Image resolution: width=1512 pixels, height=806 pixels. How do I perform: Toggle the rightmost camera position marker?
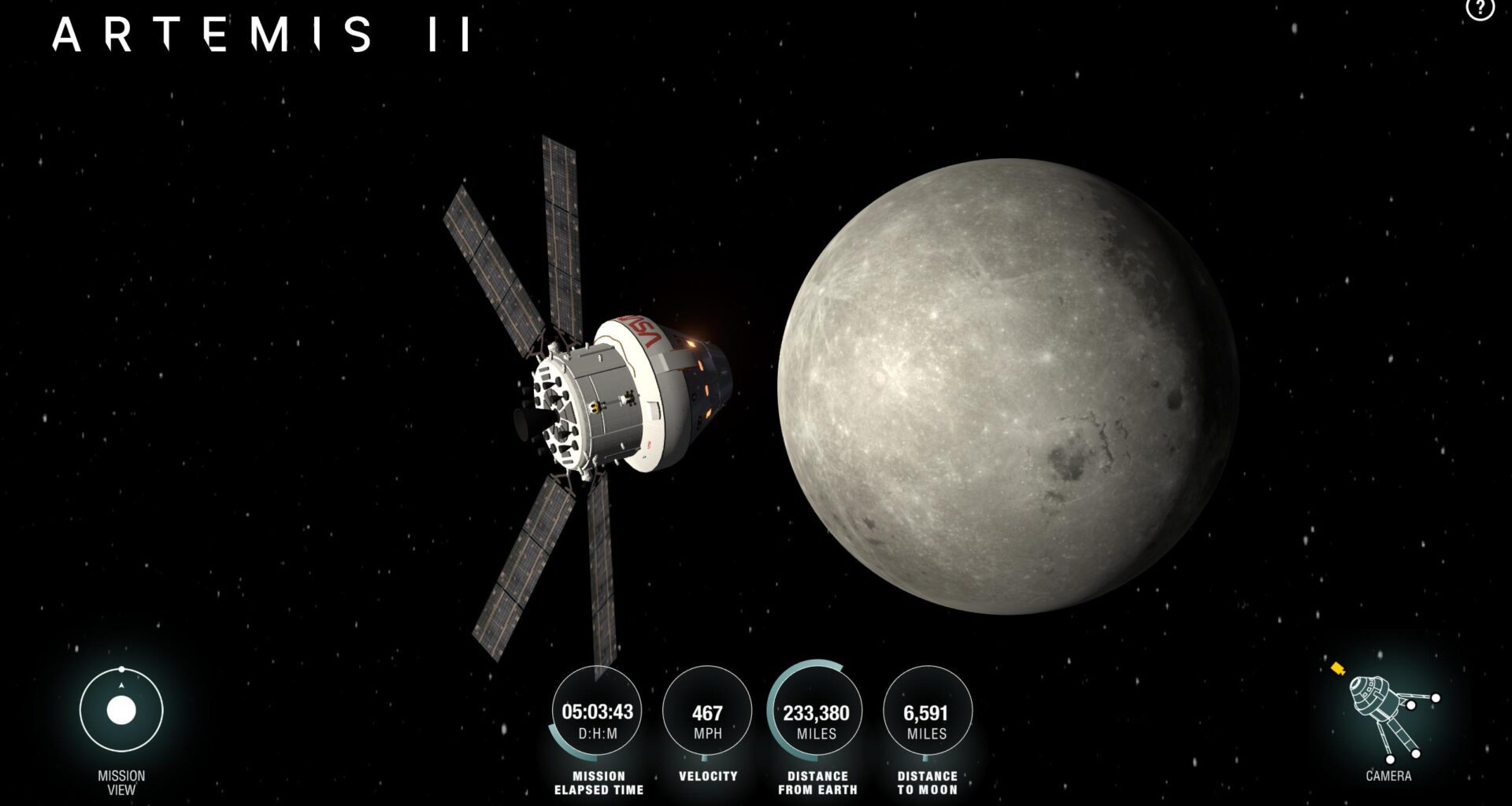[1436, 698]
